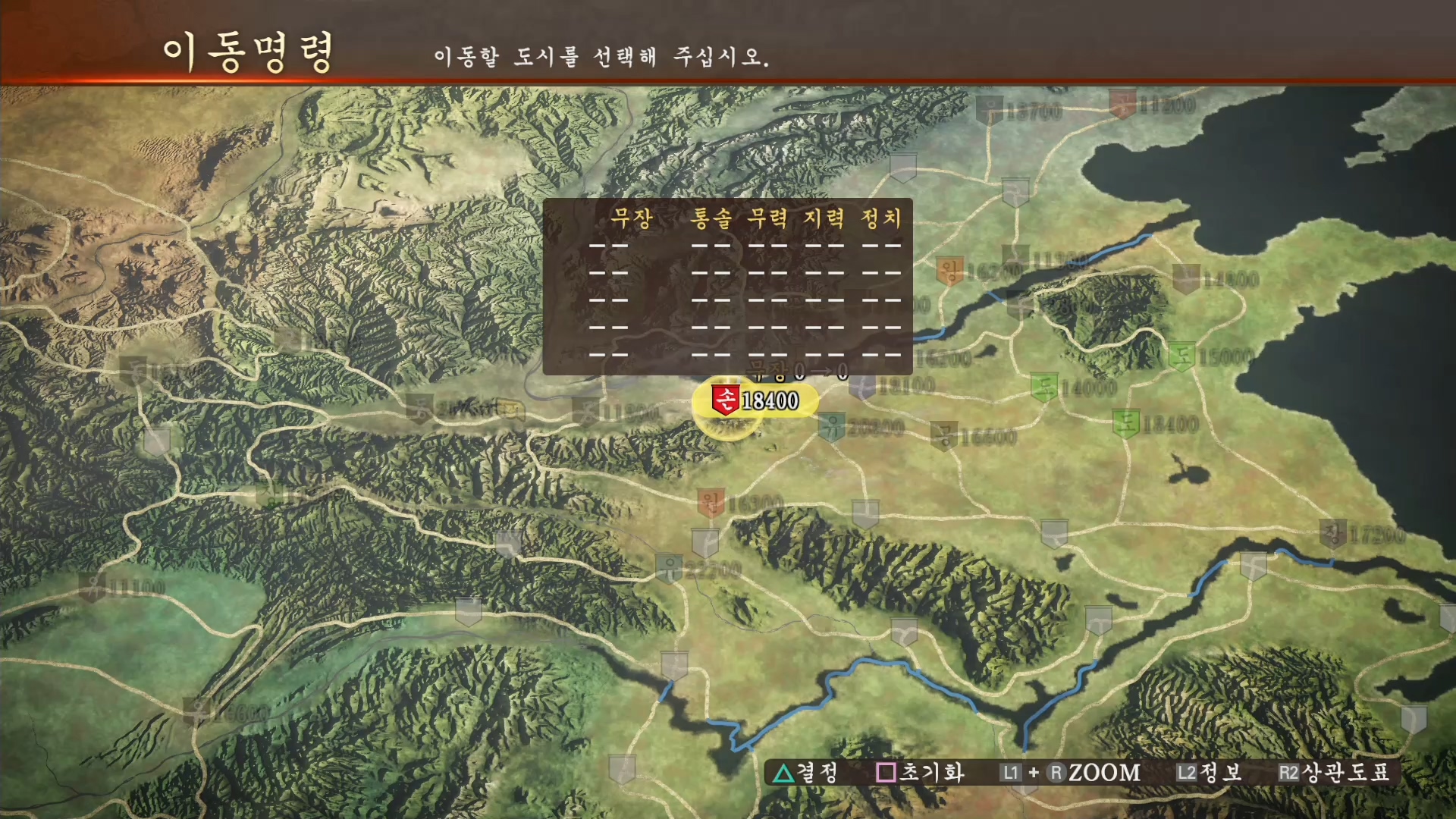Open the L2 정보 information option
This screenshot has width=1456, height=819.
(1206, 772)
